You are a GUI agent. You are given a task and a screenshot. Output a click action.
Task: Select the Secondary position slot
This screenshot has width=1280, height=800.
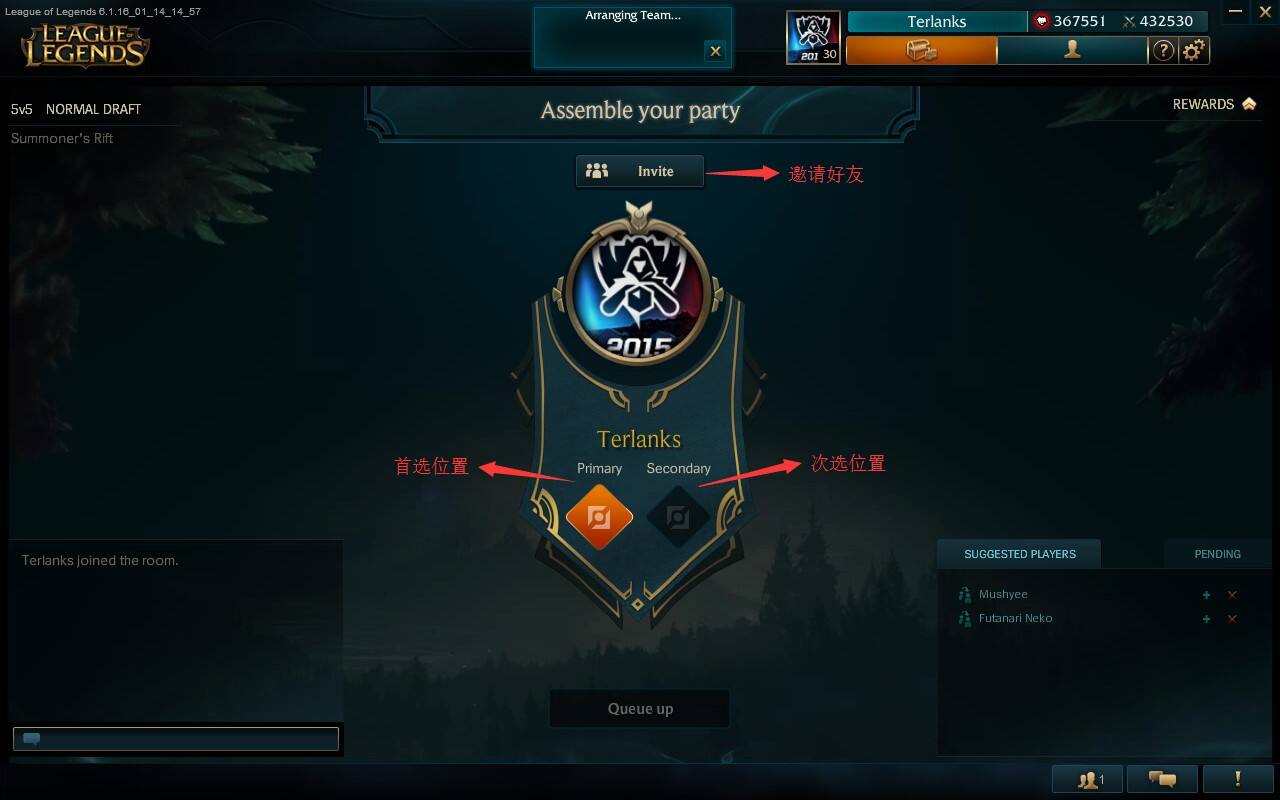click(x=678, y=517)
